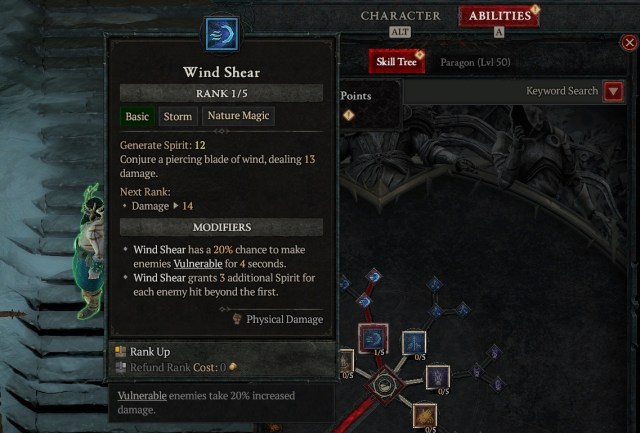
Task: Switch to the Character tab
Action: pos(400,16)
